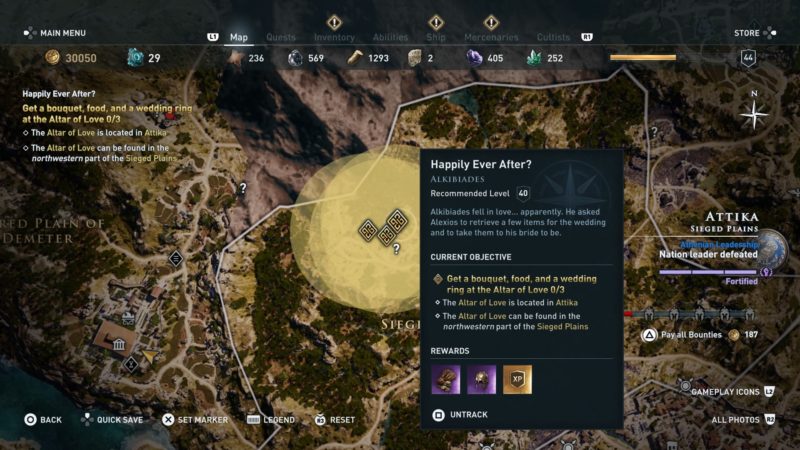Select the Map tab
This screenshot has height=450, width=800.
tap(239, 37)
